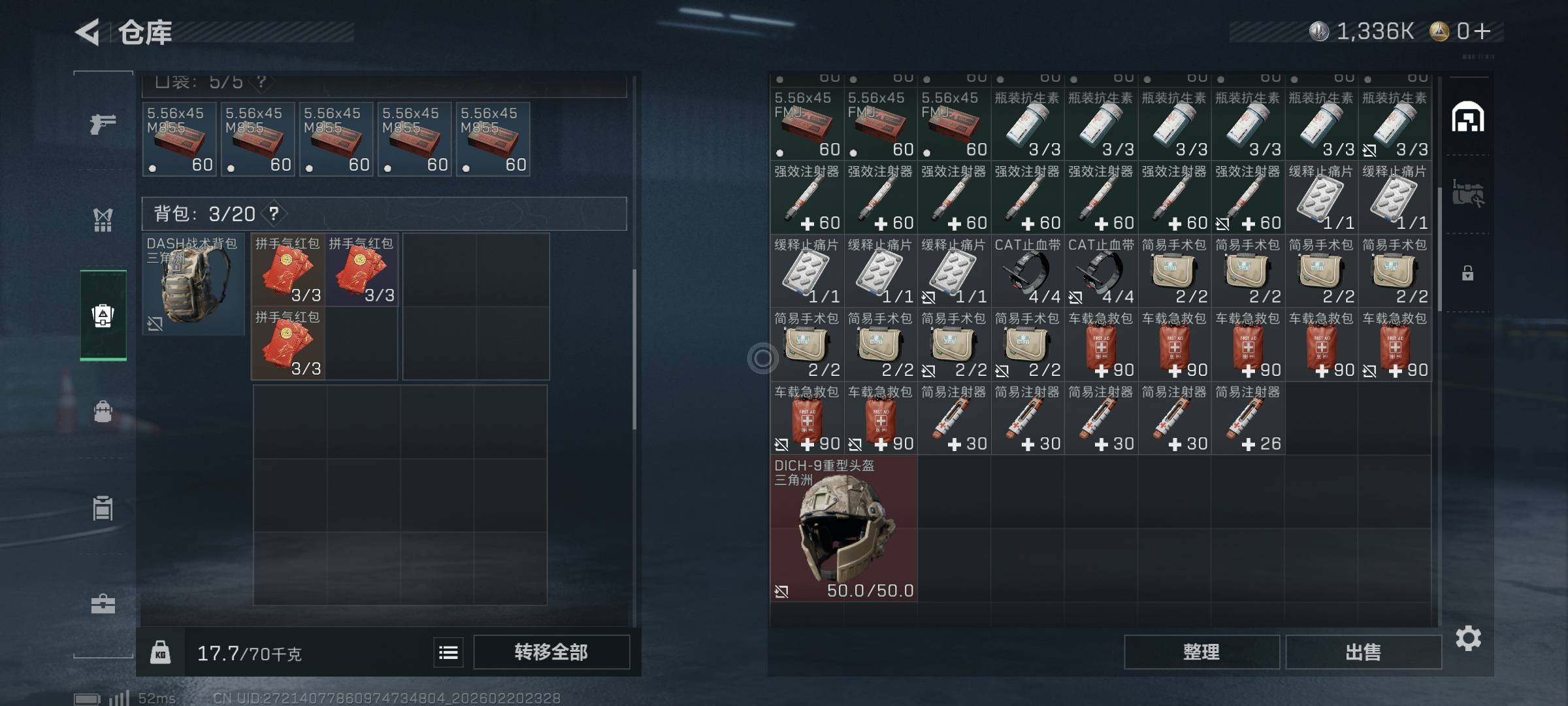Screen dimensions: 1568x706
Task: Click the weight bag icon
Action: coord(161,652)
